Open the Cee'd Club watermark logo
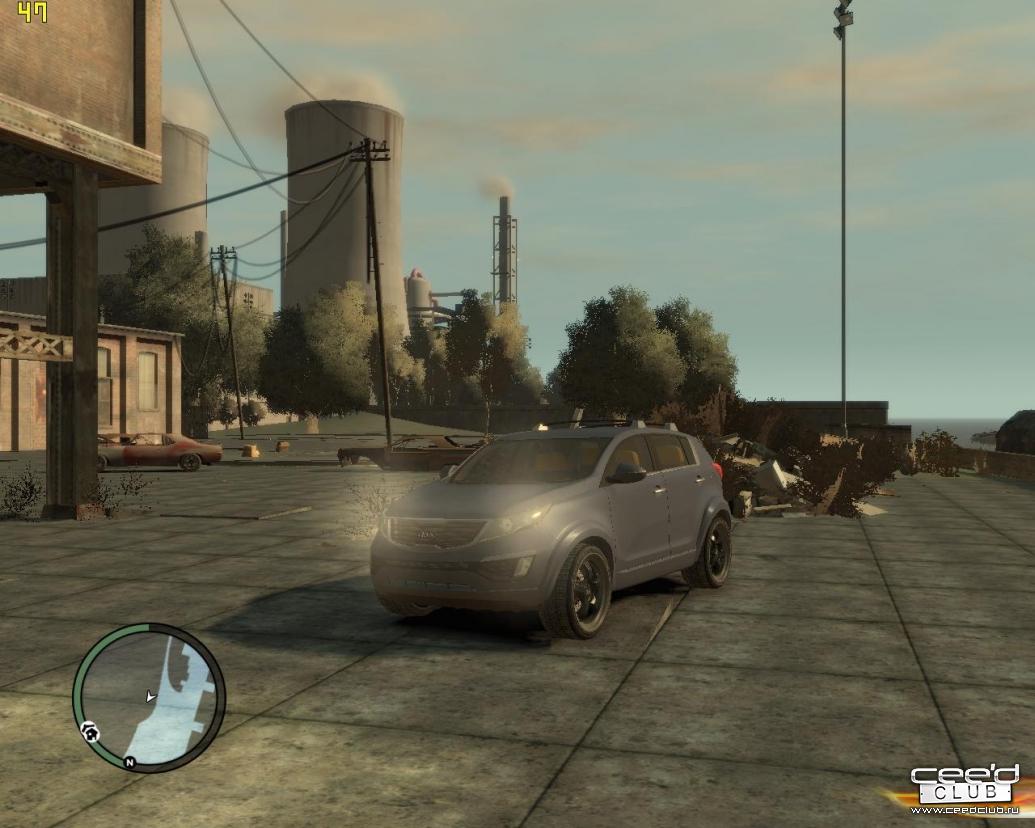Viewport: 1035px width, 828px height. click(964, 787)
